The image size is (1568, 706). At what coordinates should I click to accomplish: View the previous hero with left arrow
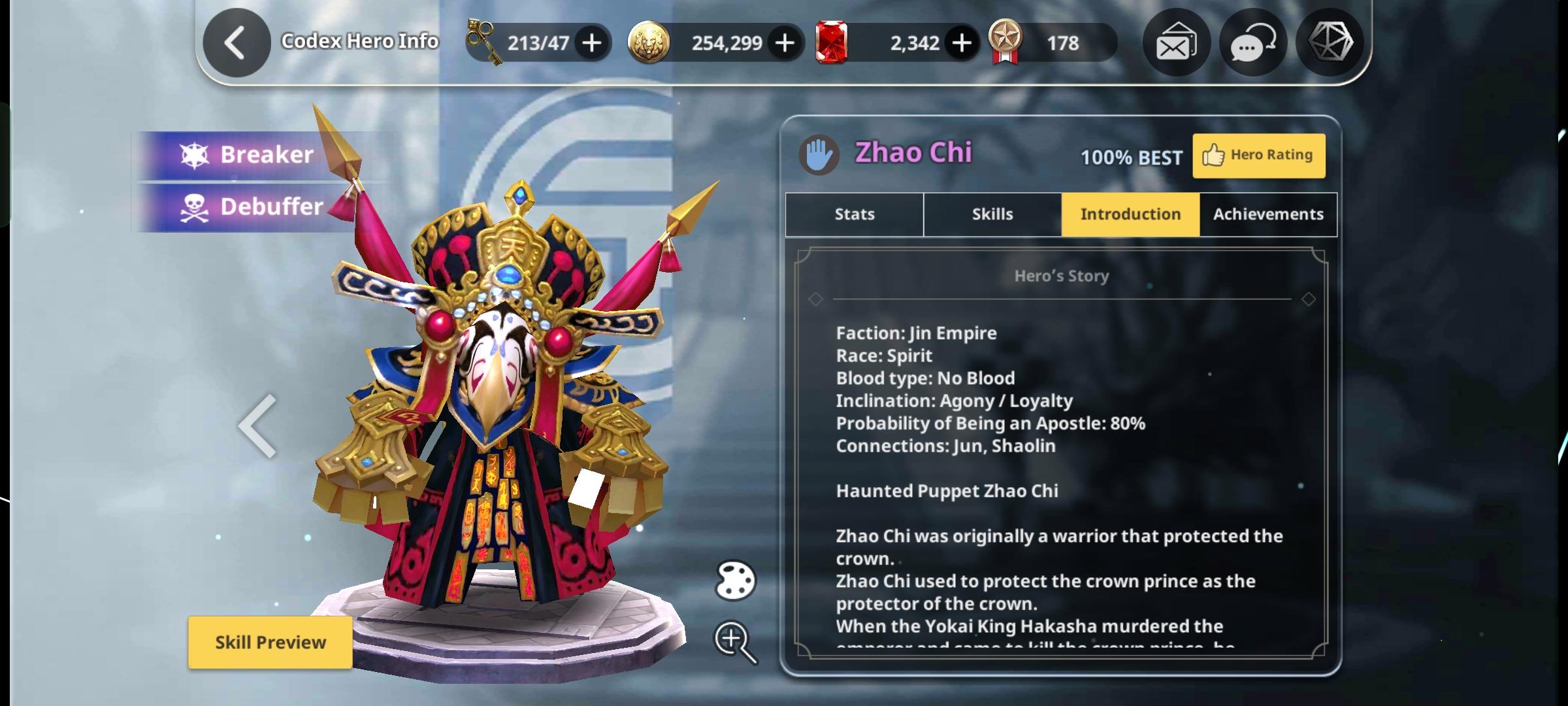coord(258,426)
